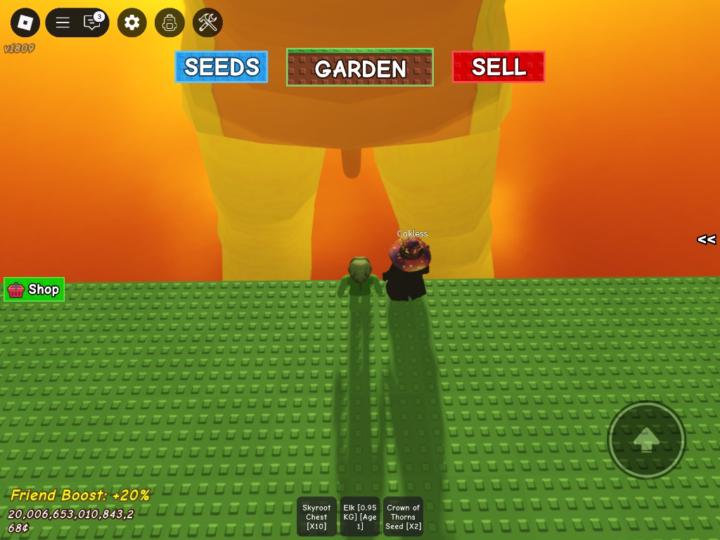Viewport: 720px width, 540px height.
Task: Select the Crown of Thorns Seed slot
Action: tap(403, 517)
